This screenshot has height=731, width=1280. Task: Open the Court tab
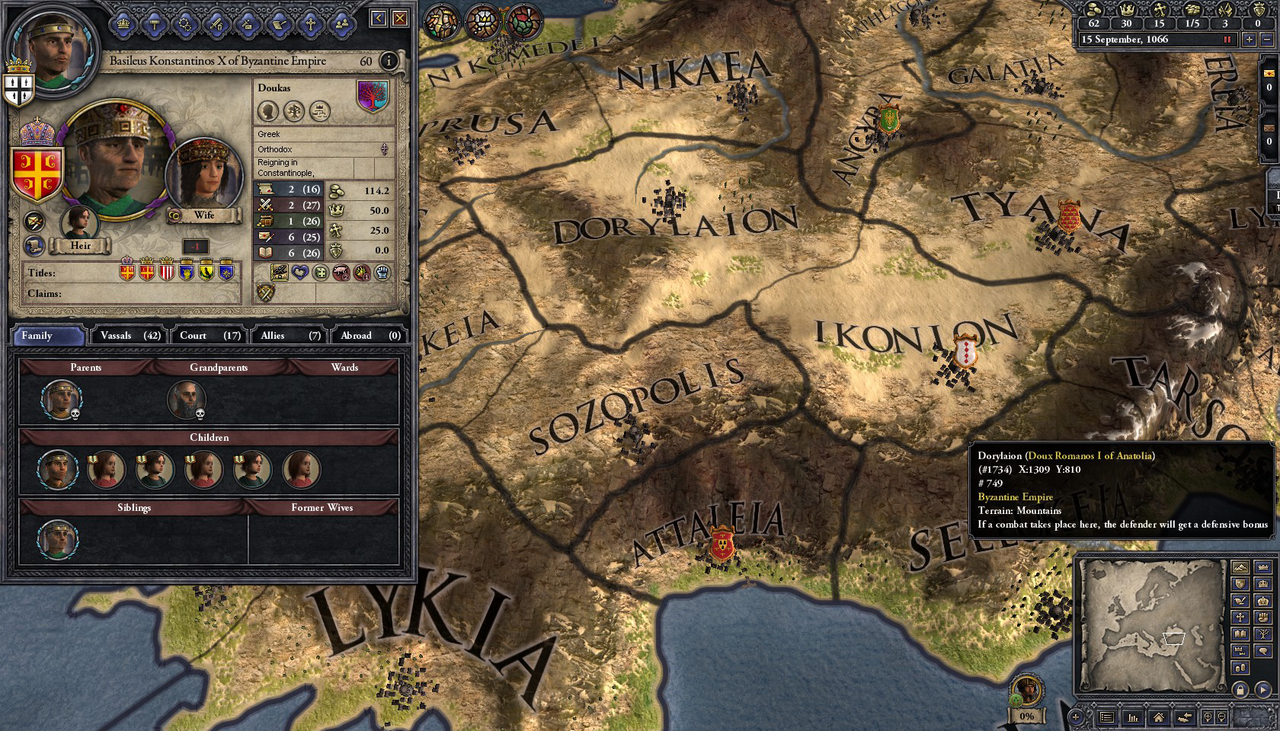point(207,335)
